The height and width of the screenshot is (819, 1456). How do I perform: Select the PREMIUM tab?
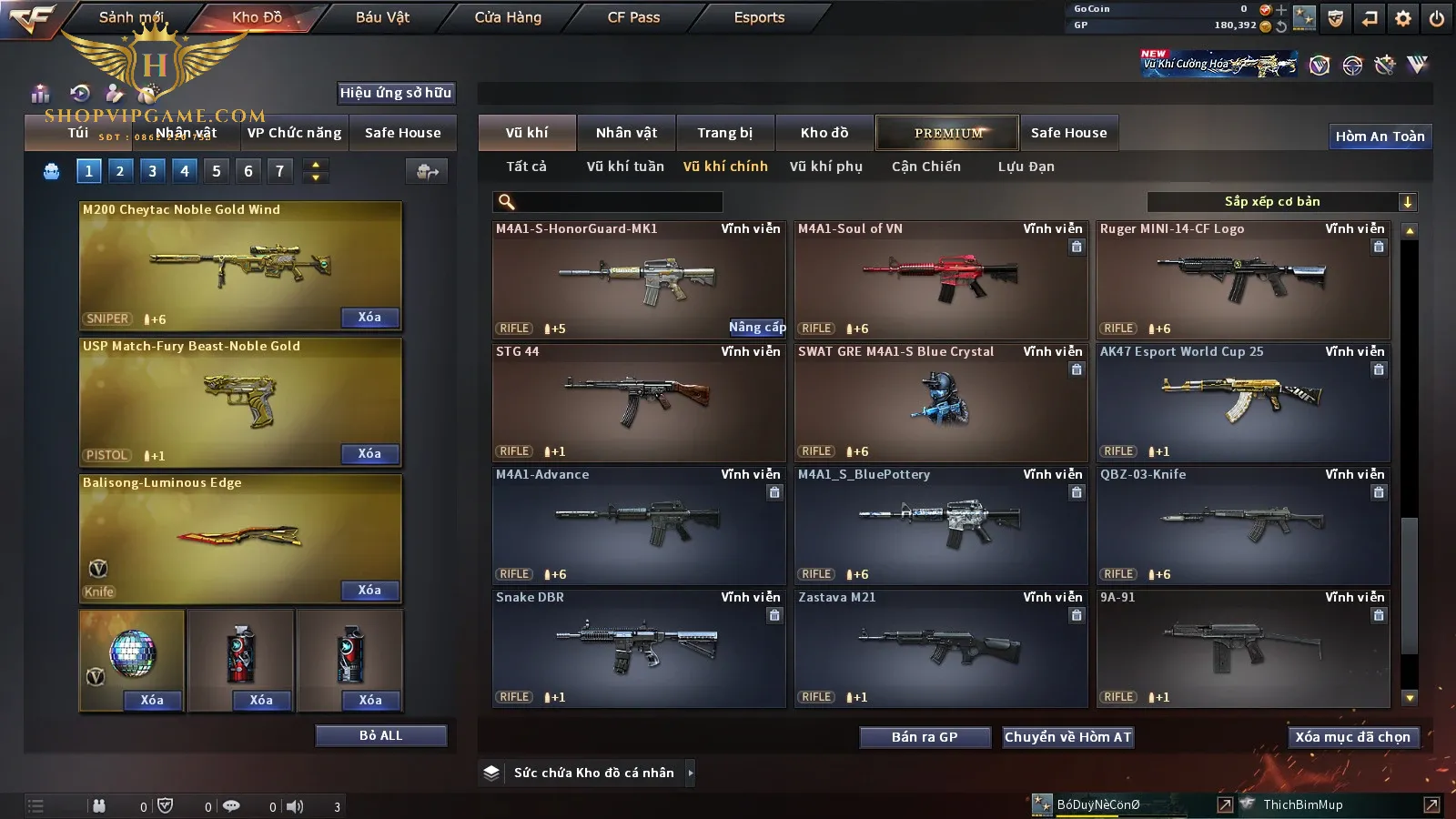coord(947,133)
